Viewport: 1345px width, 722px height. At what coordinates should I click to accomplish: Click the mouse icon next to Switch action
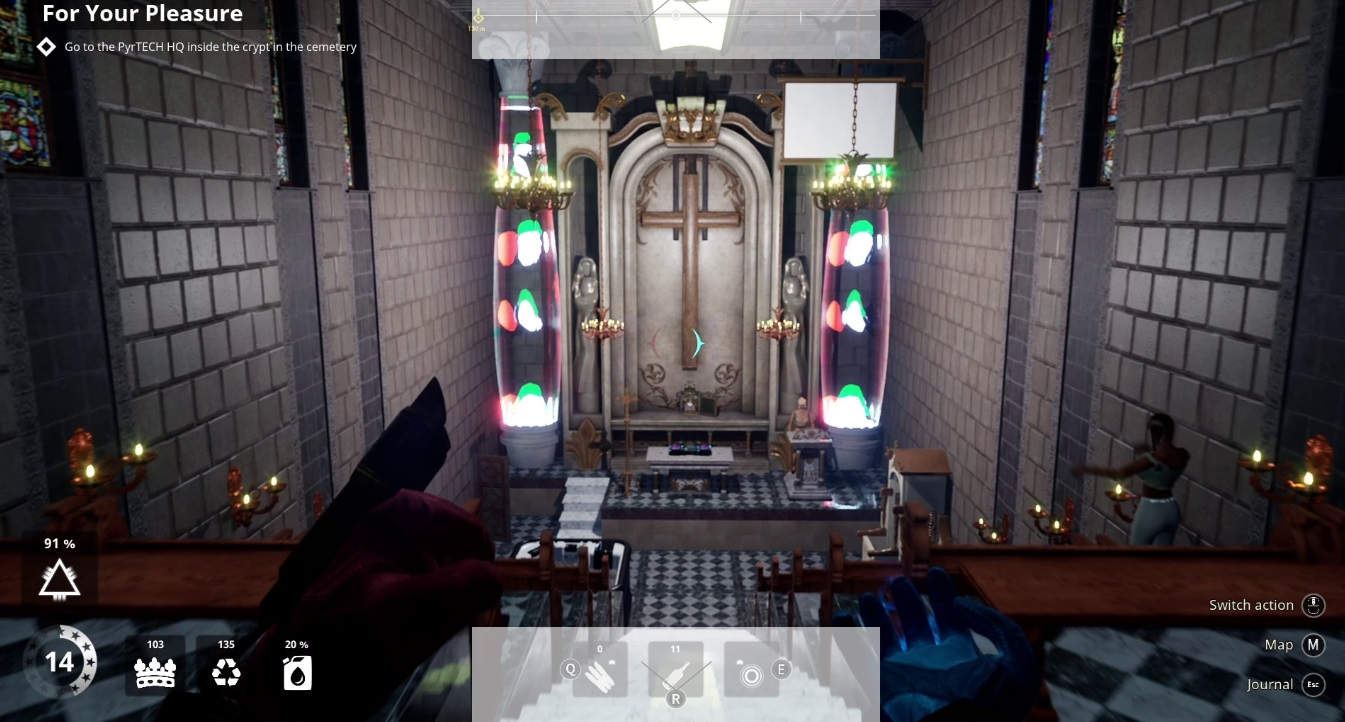click(x=1314, y=605)
